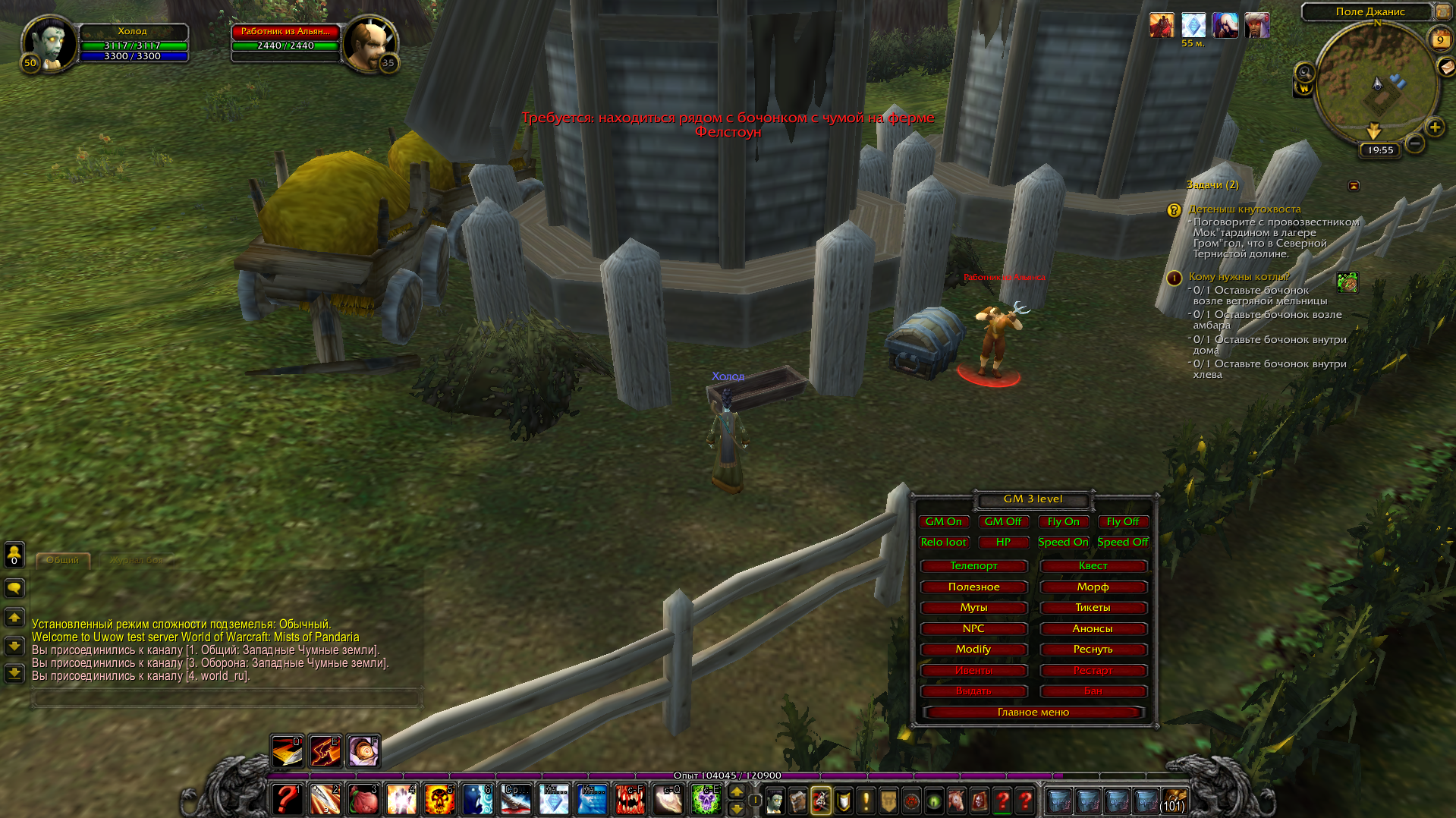Open Главное меню in the GM panel

click(x=1033, y=712)
